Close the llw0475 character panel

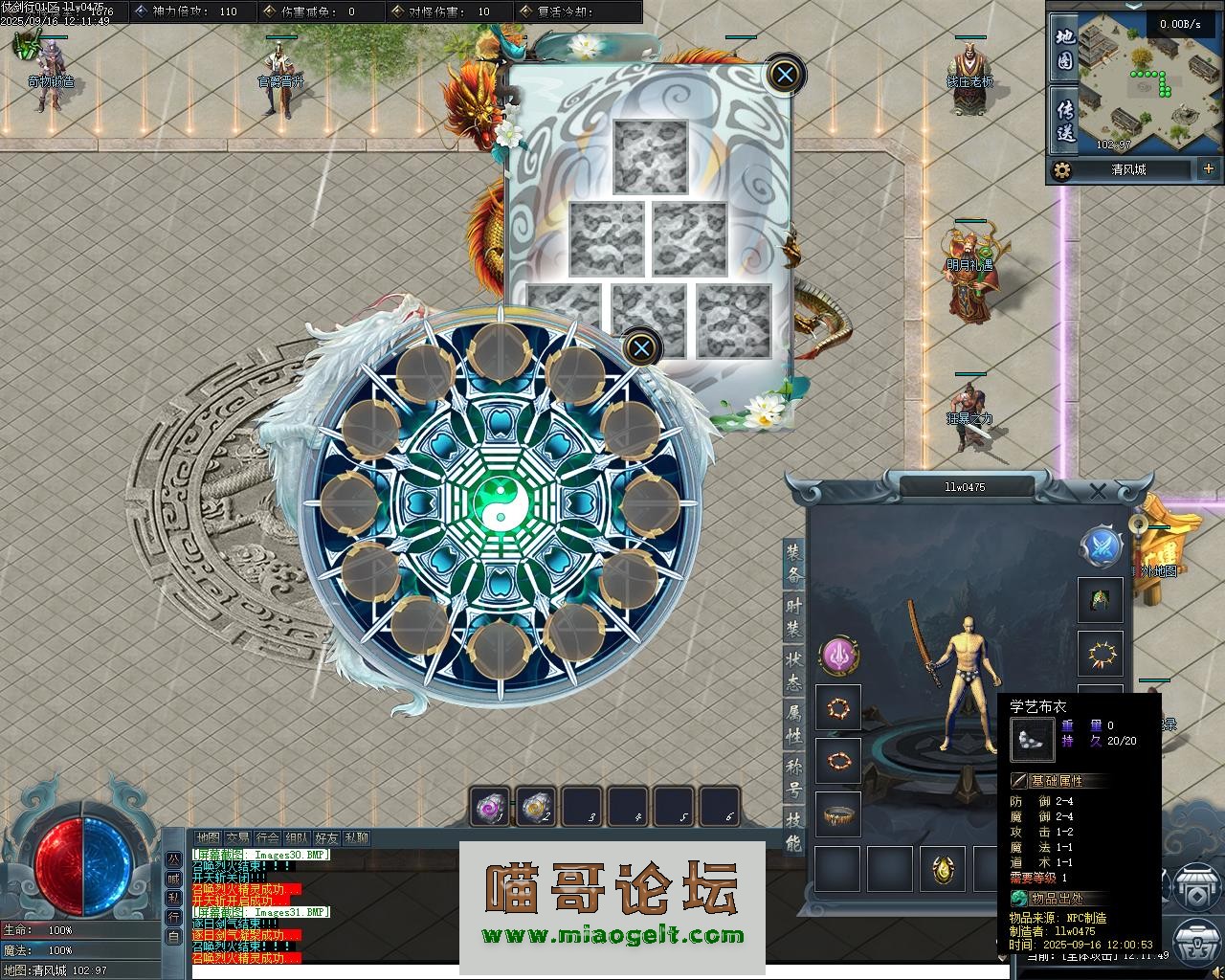click(1098, 491)
